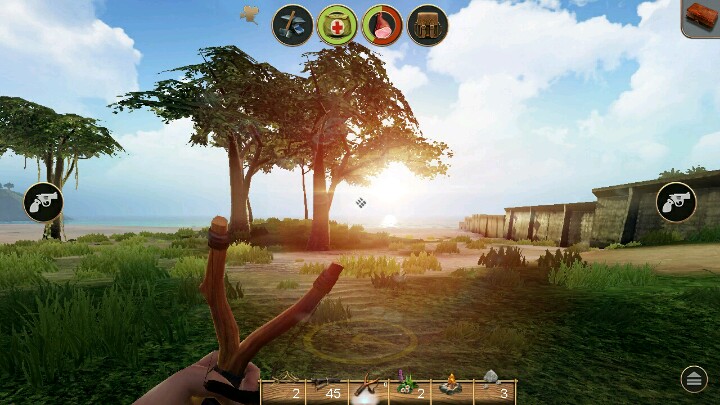Image resolution: width=720 pixels, height=405 pixels.
Task: Select the ham hunger indicator icon
Action: pos(382,24)
